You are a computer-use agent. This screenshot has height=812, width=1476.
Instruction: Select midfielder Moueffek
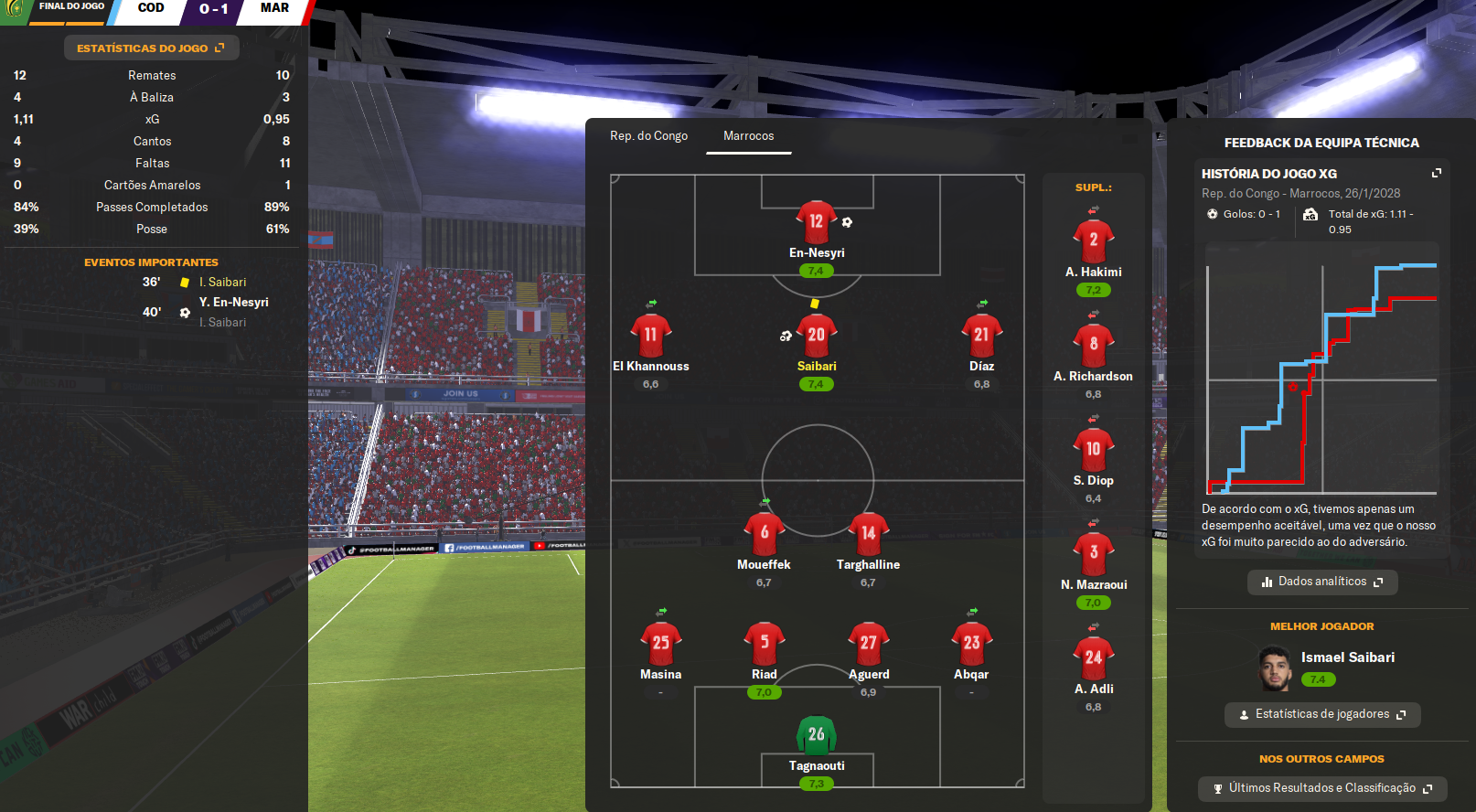[x=764, y=535]
